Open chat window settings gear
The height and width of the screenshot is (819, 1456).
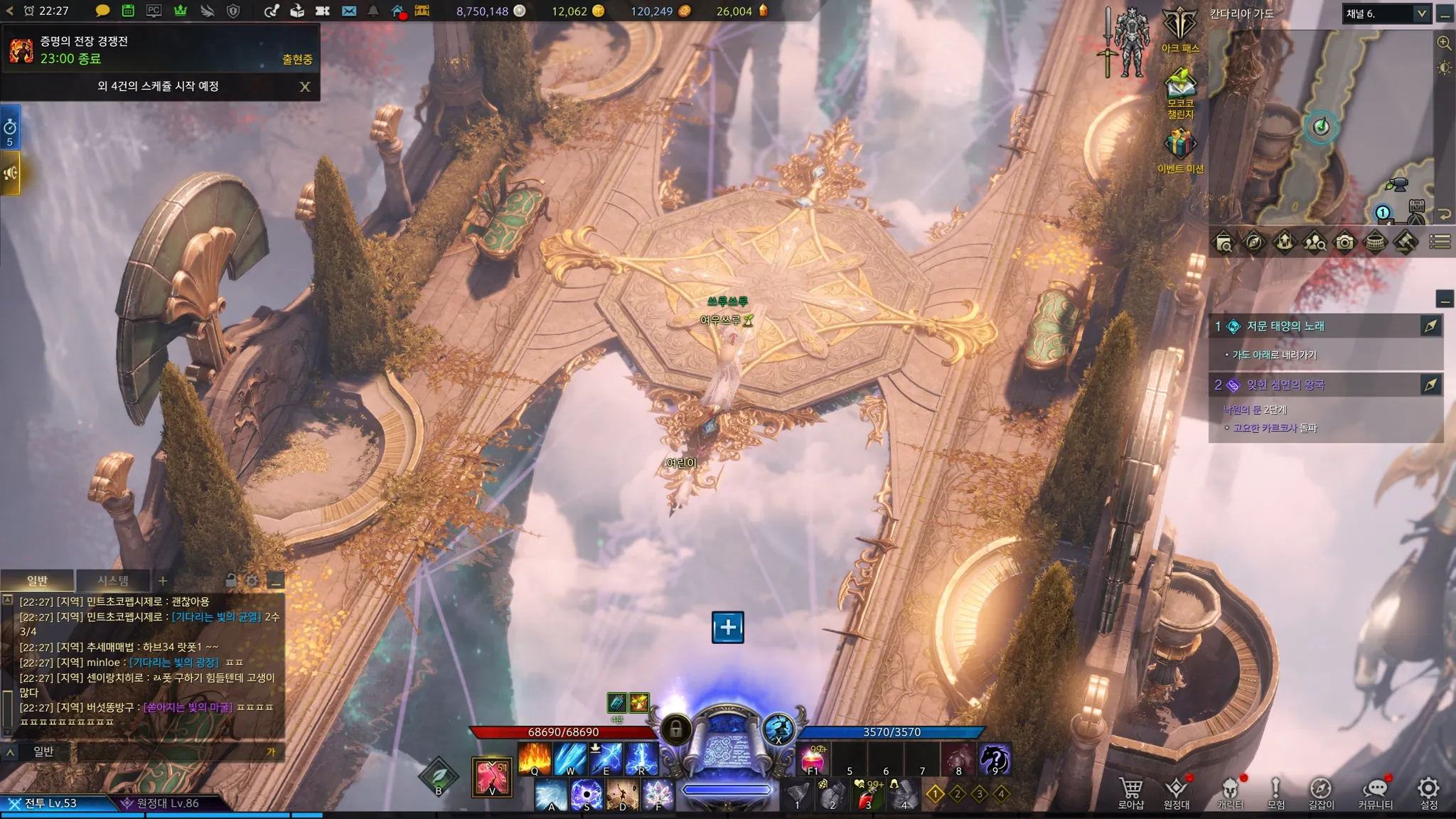coord(252,581)
